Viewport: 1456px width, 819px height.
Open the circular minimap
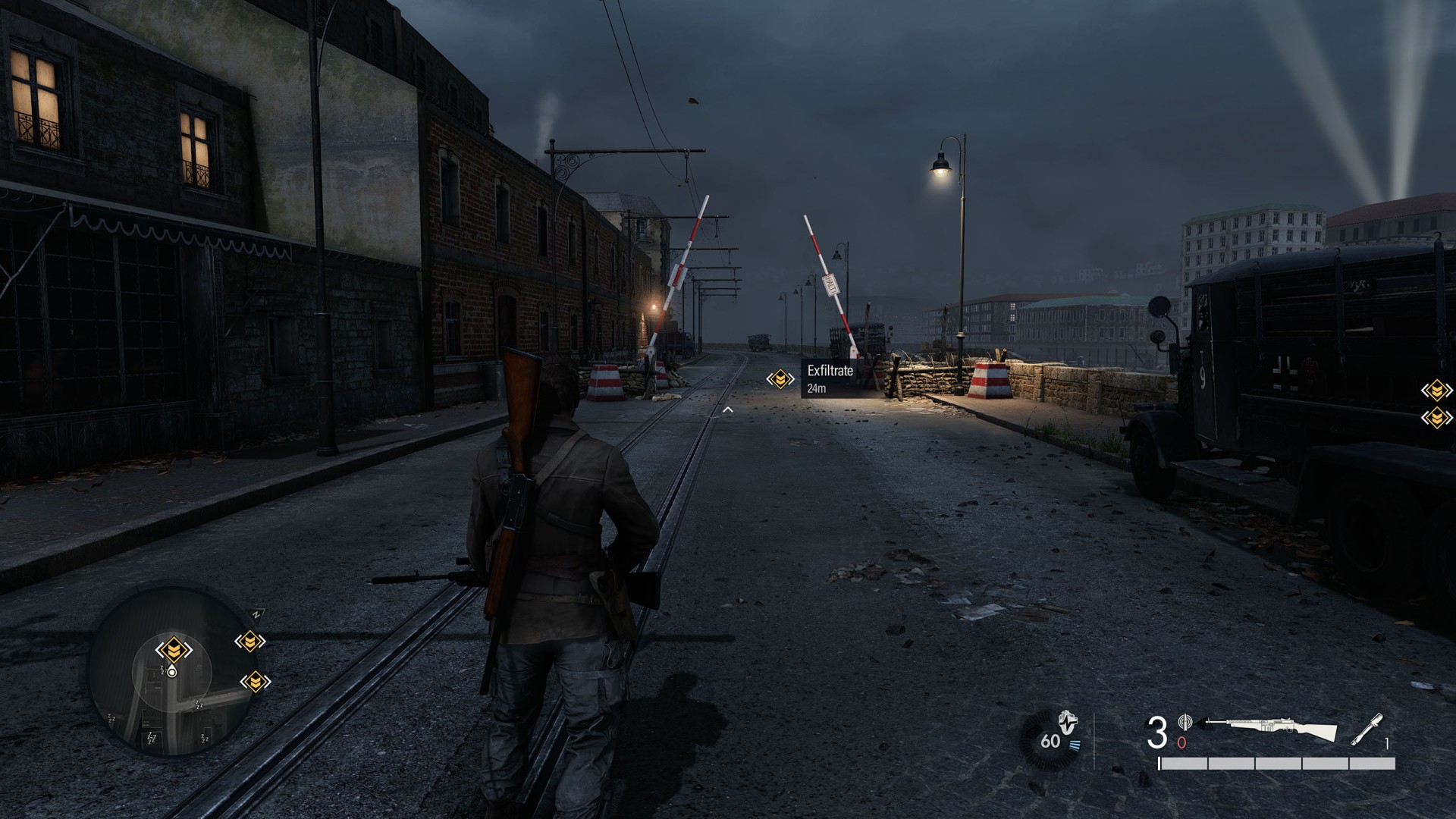(172, 672)
